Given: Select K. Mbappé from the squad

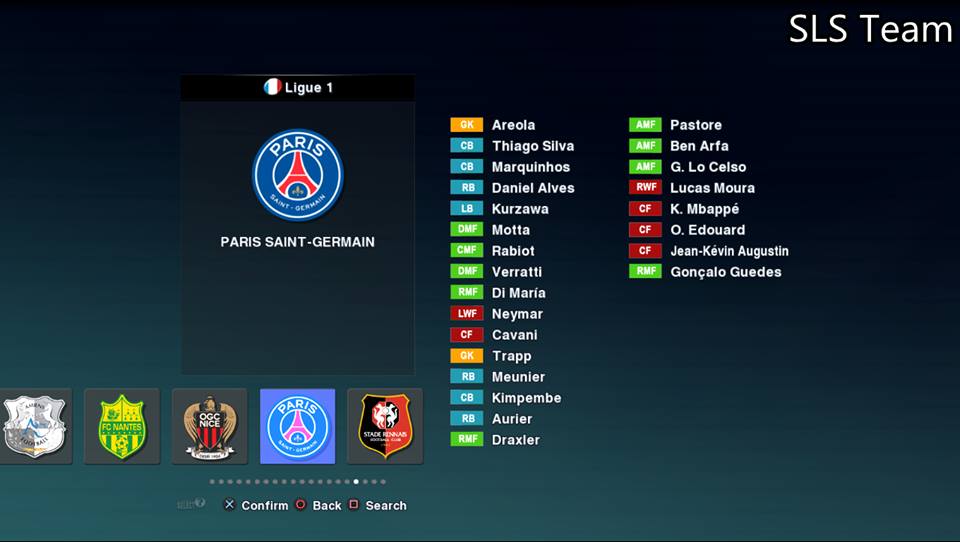Looking at the screenshot, I should coord(704,209).
